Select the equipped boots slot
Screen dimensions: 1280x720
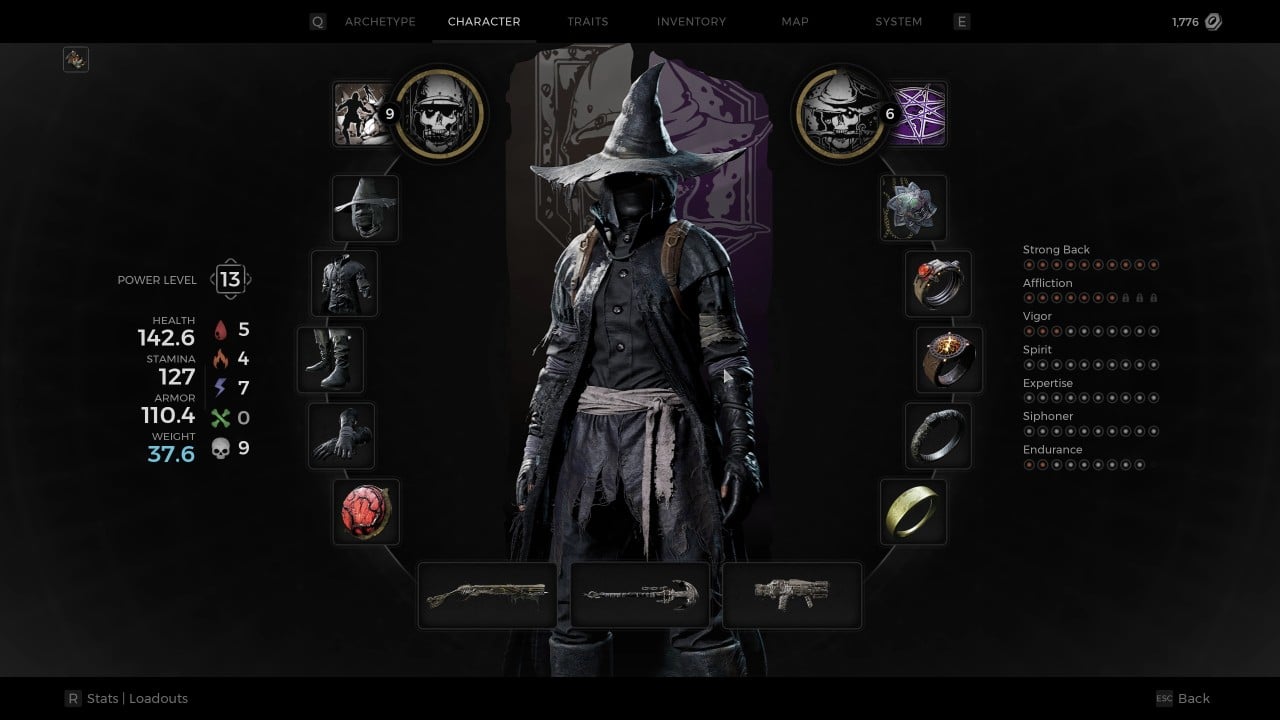tap(331, 359)
